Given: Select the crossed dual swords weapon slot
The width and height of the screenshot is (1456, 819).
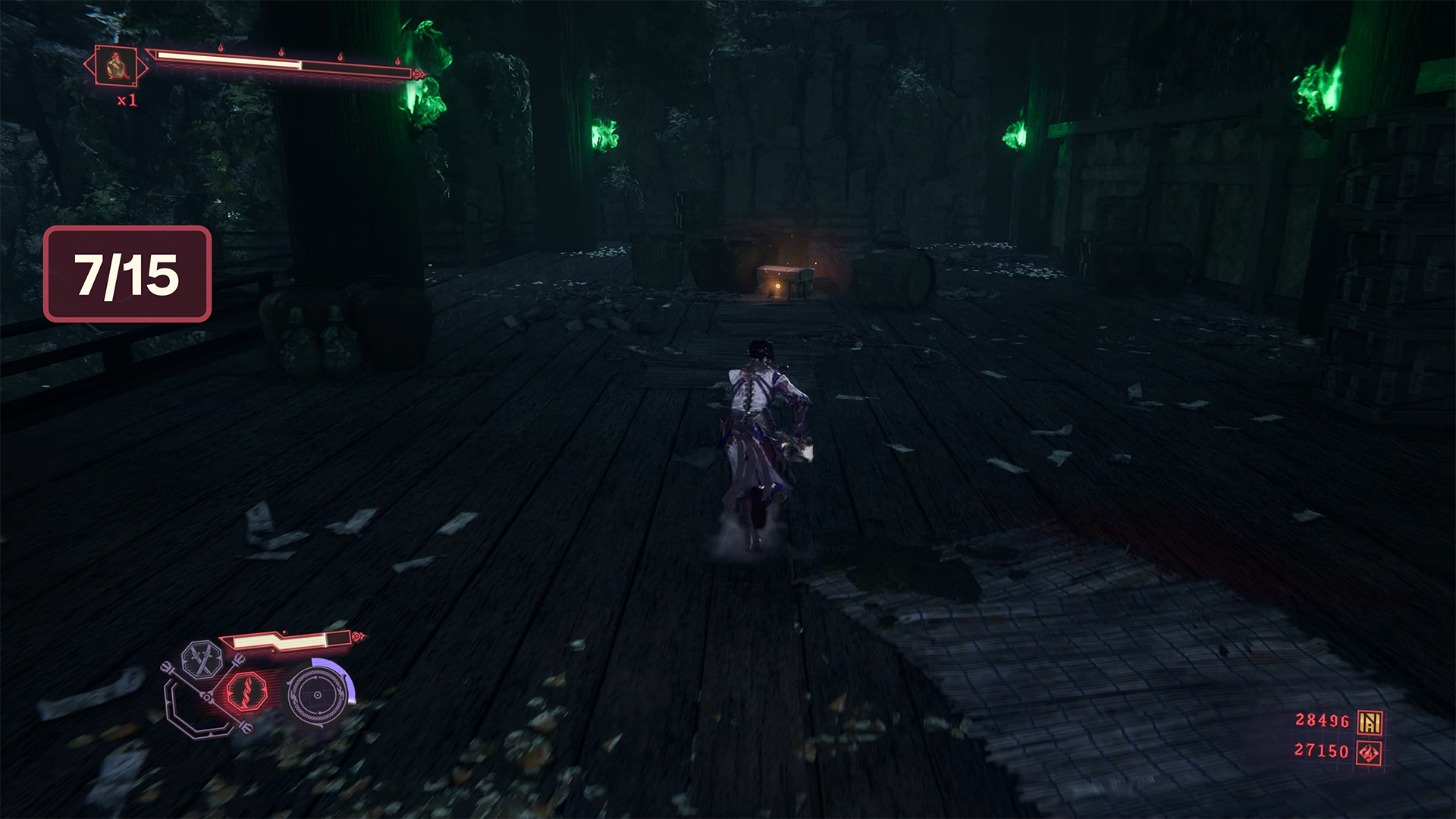Looking at the screenshot, I should 202,658.
